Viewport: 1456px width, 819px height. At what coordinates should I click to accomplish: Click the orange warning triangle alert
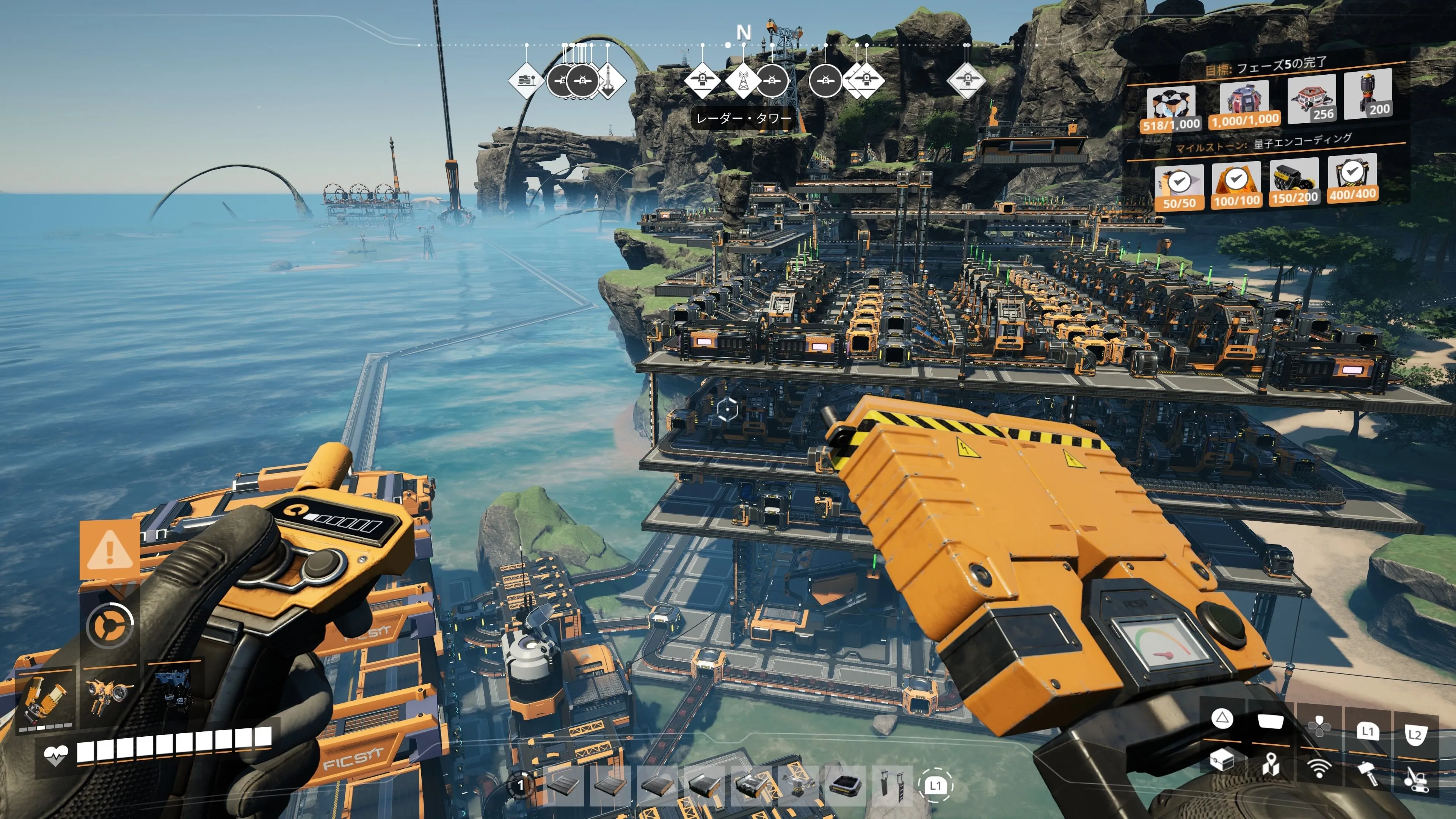[x=110, y=550]
